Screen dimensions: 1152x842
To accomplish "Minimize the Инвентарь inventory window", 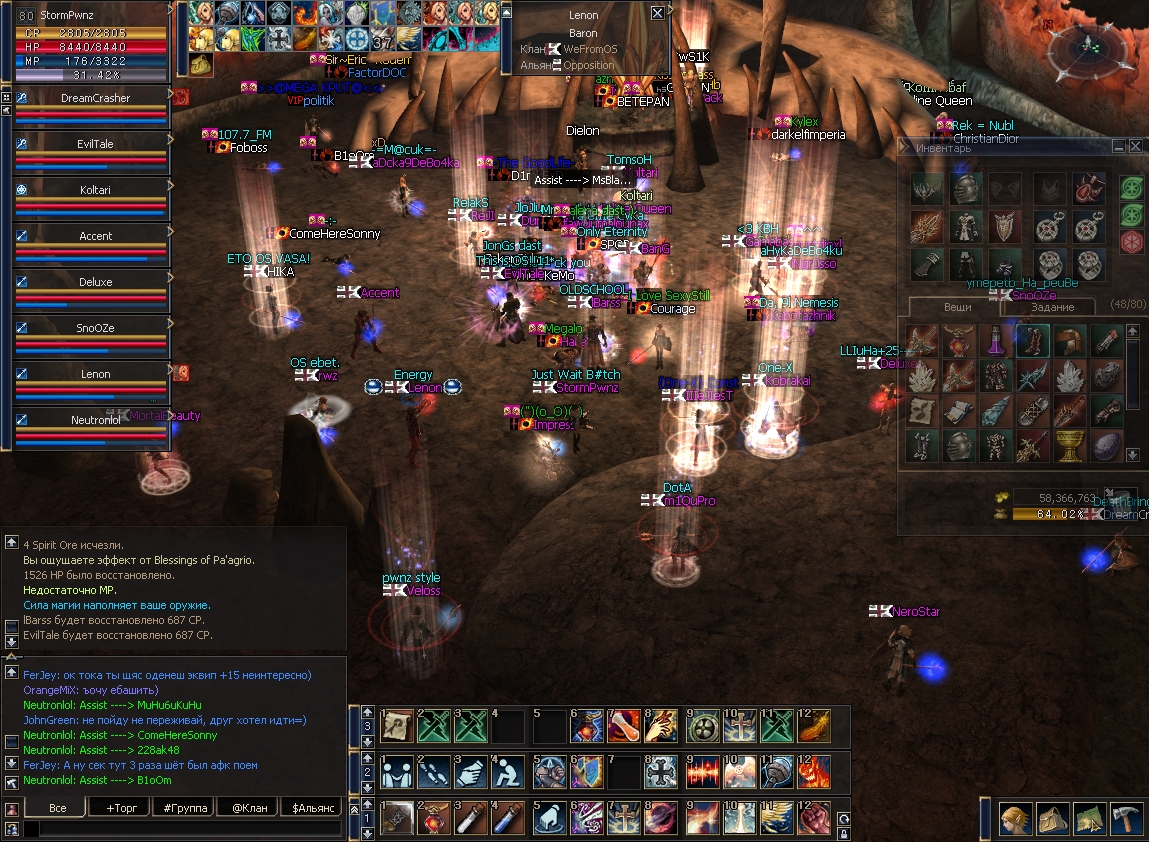I will click(x=1119, y=147).
